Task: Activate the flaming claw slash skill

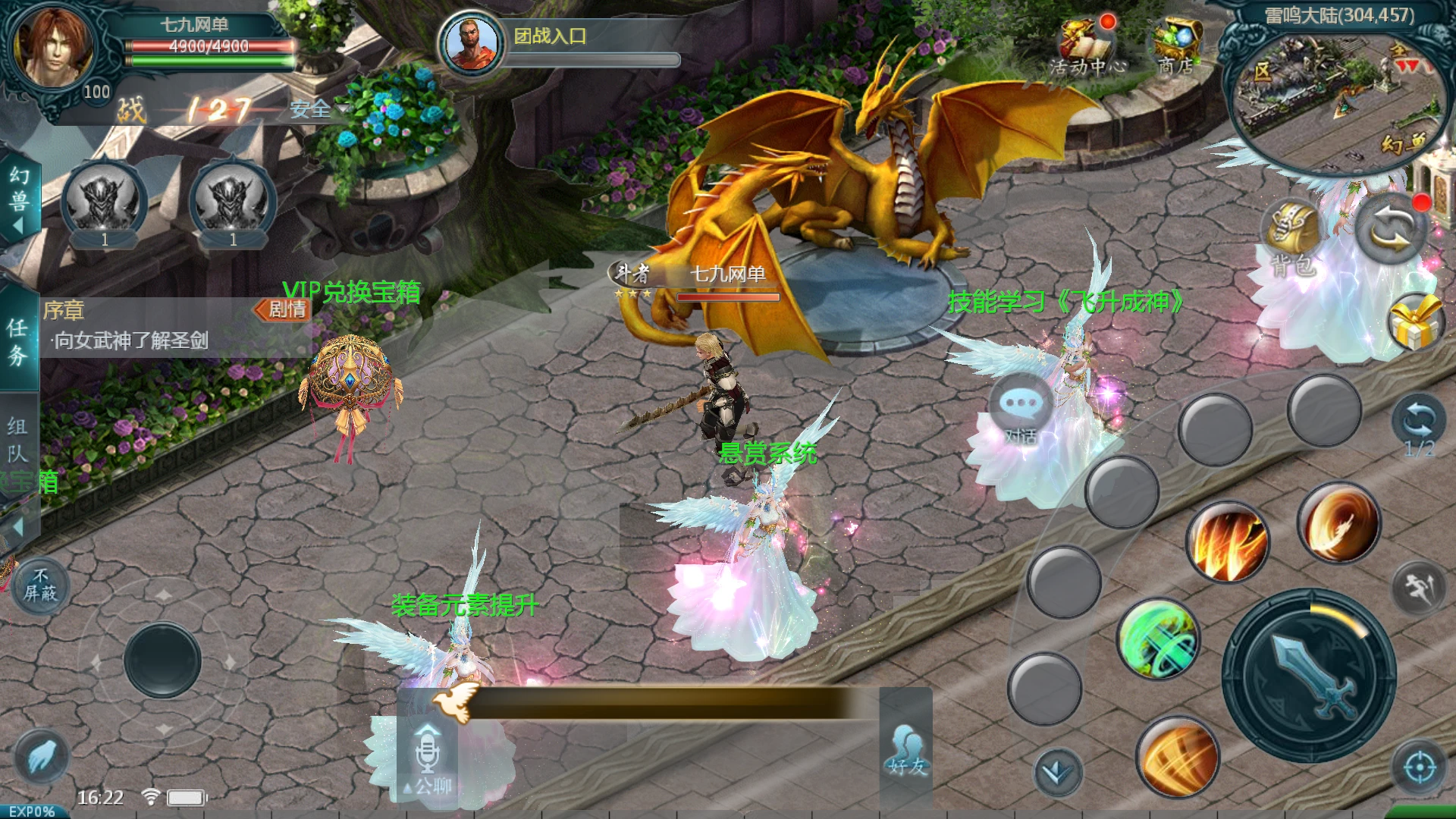Action: pos(1228,542)
